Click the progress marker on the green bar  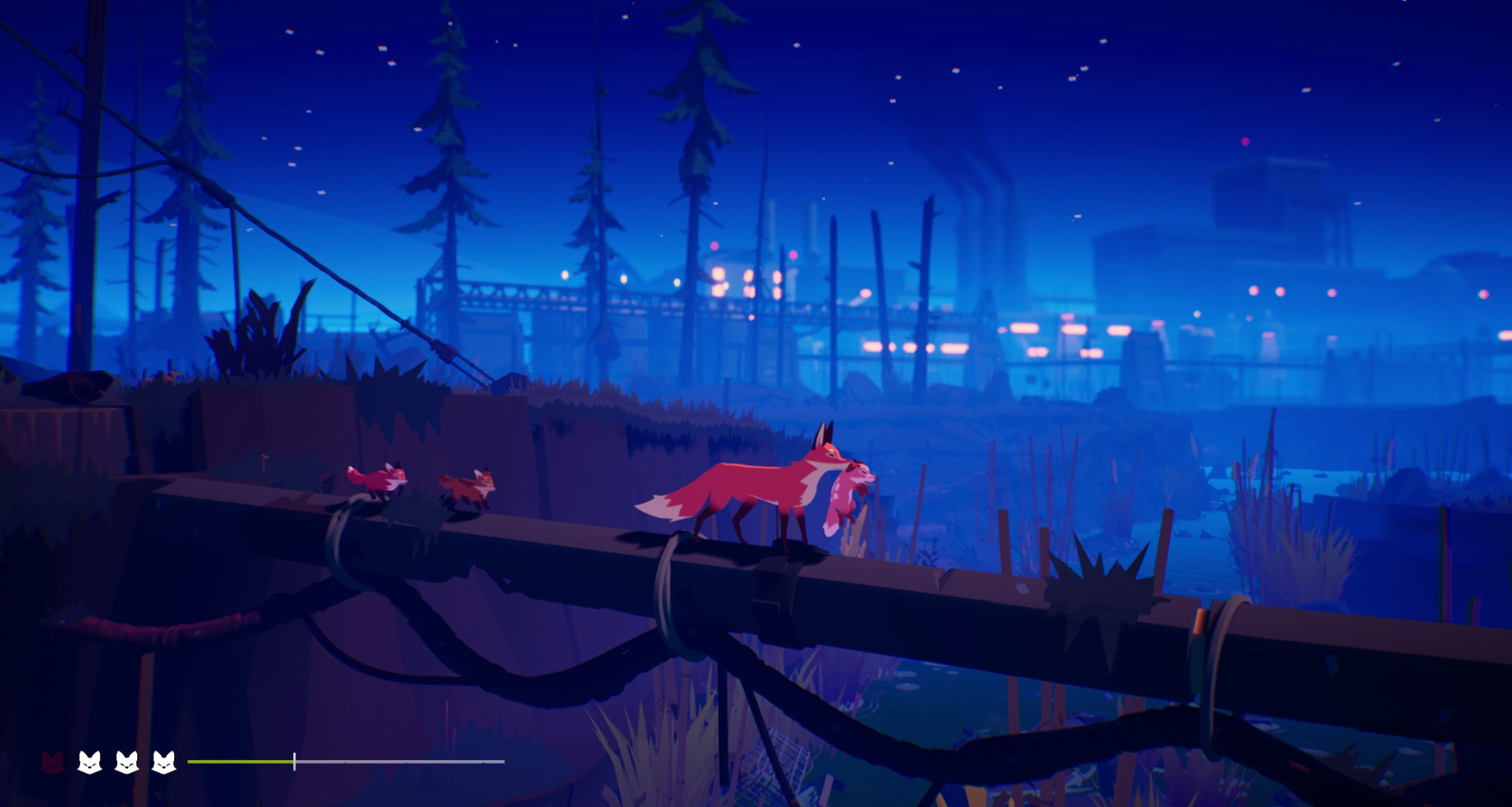294,762
